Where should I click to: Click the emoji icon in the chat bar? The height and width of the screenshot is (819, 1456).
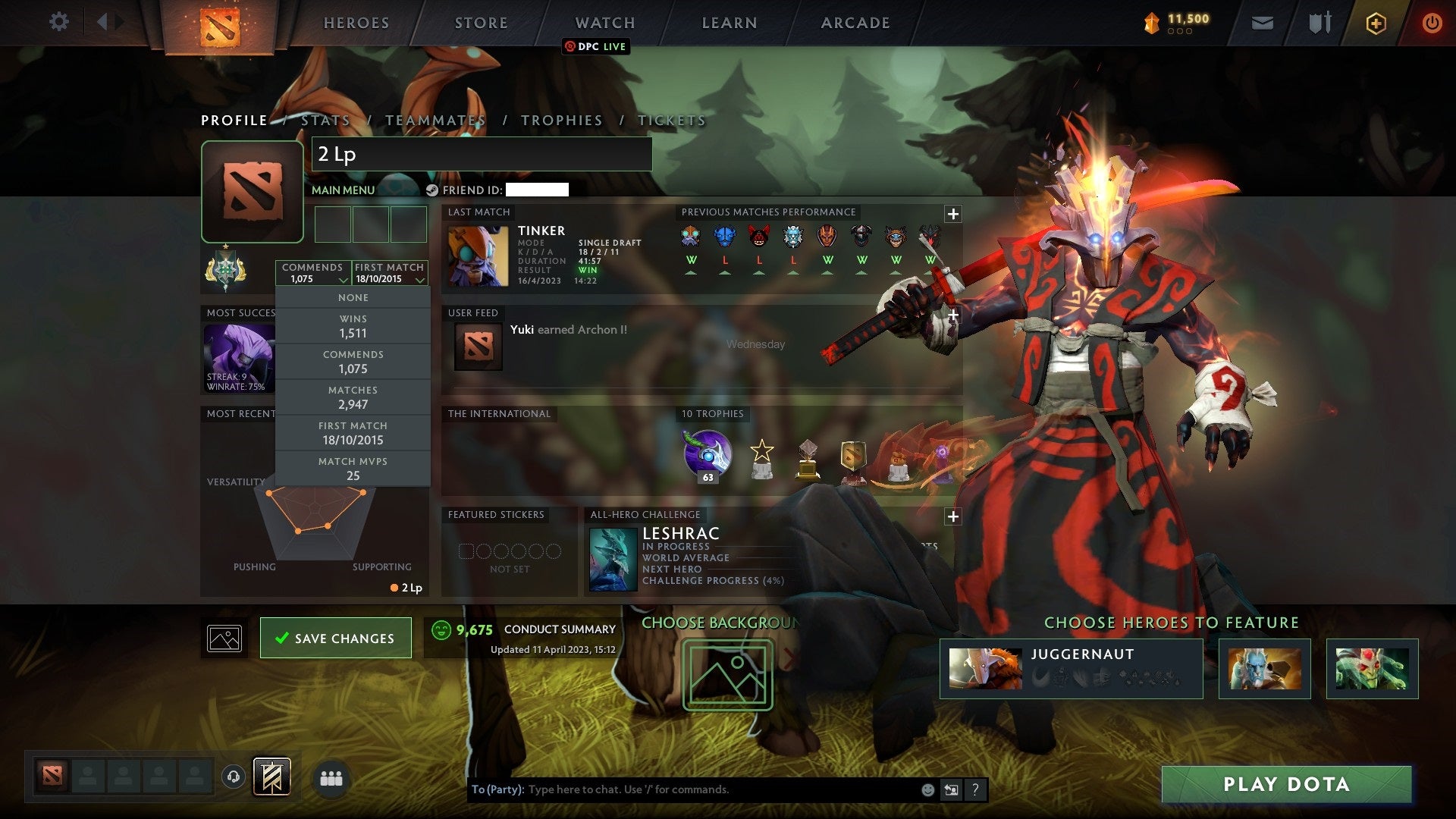[x=927, y=789]
